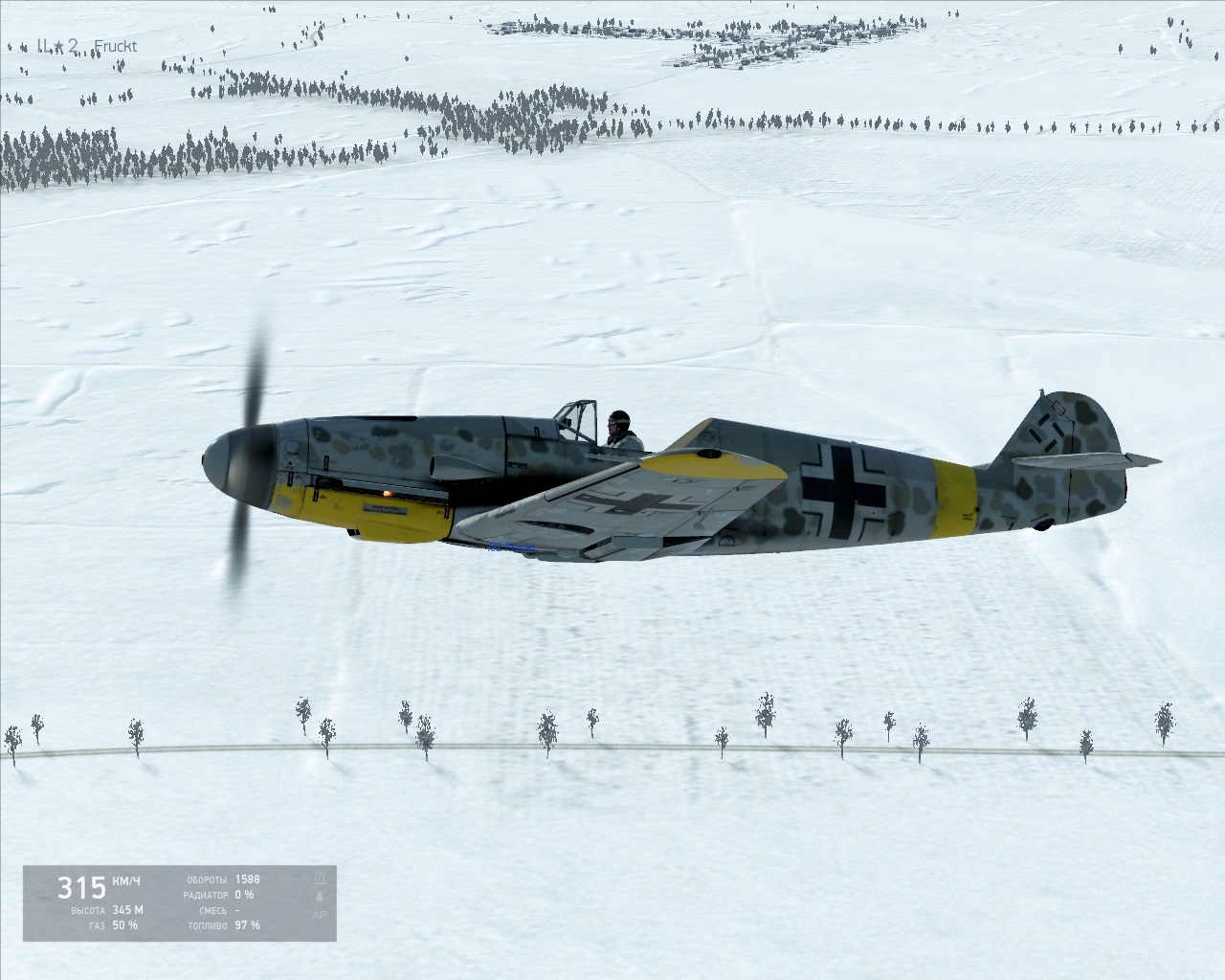
Task: Click the droplet indicator icon
Action: click(x=320, y=896)
